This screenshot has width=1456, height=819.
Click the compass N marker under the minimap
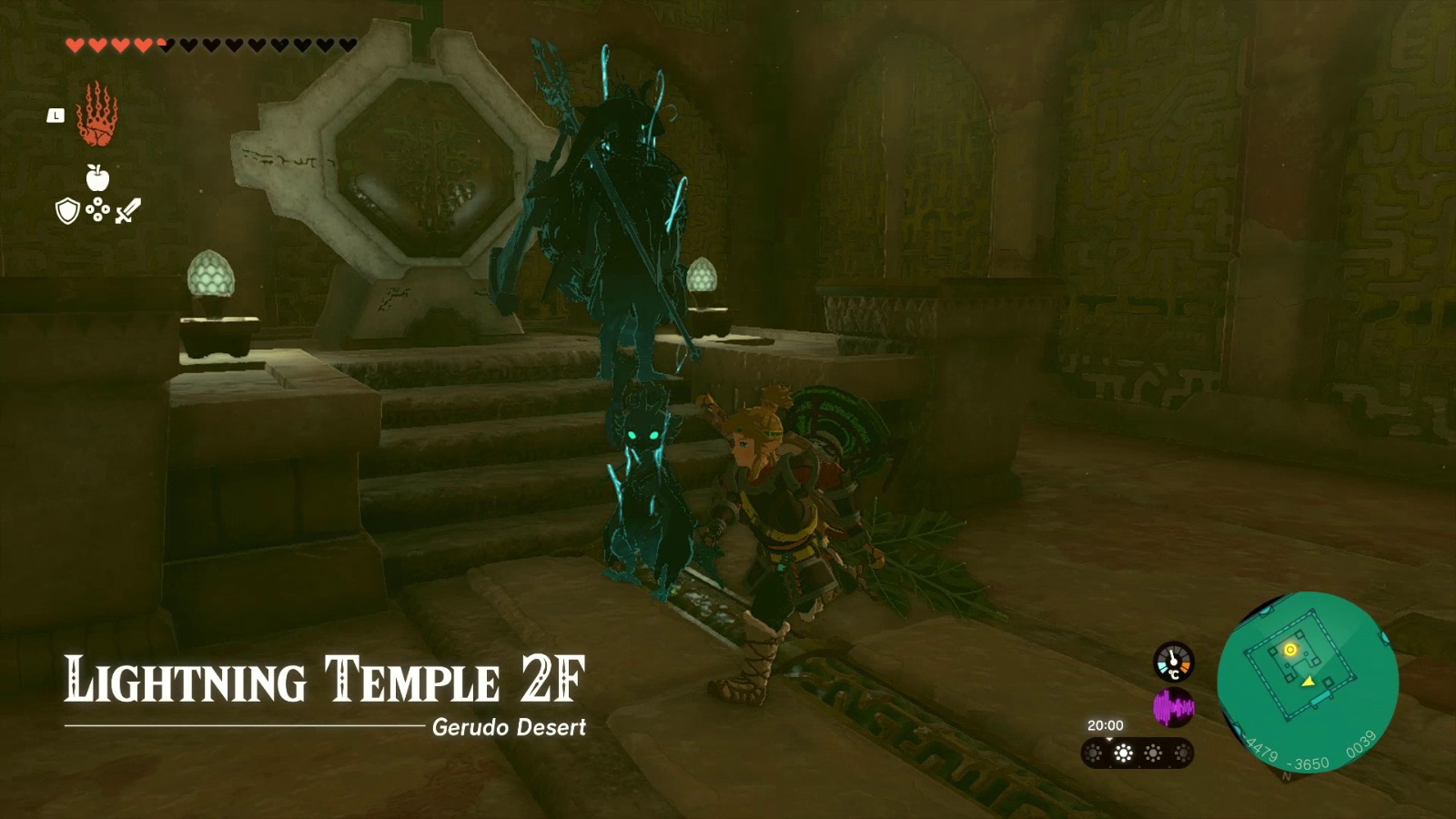(x=1285, y=775)
